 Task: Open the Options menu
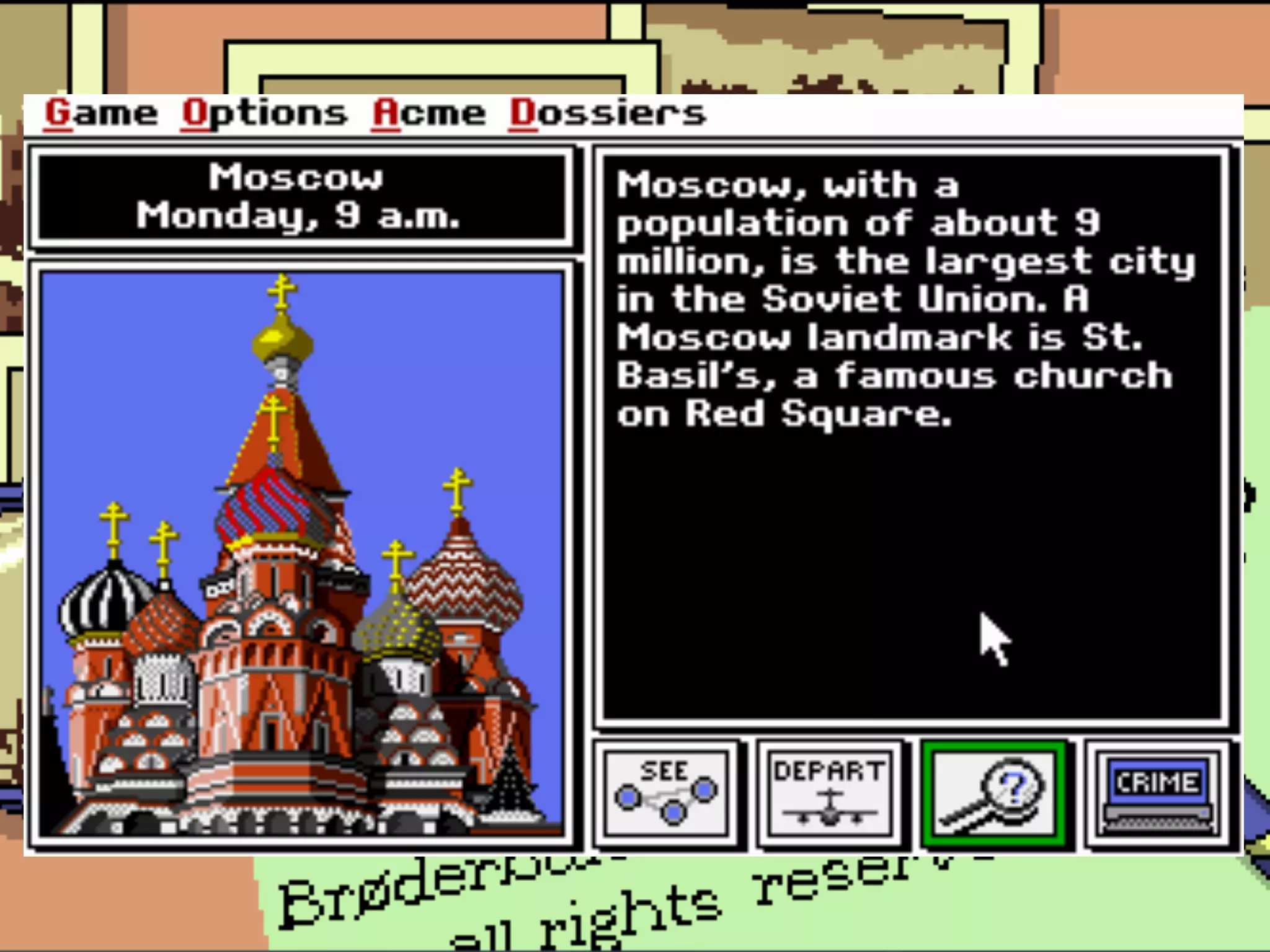264,114
